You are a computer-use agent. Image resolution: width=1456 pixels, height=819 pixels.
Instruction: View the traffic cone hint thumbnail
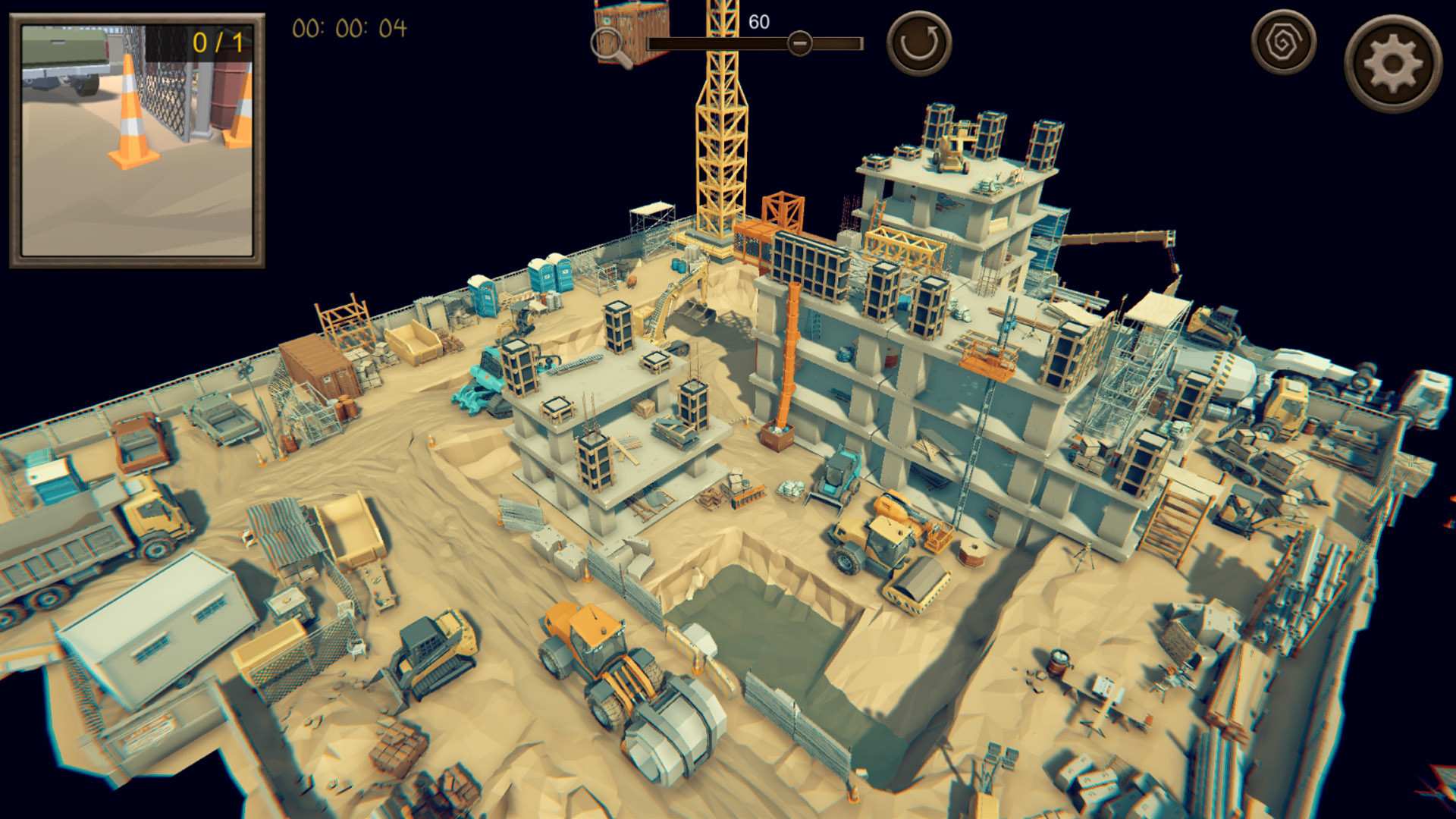(139, 140)
